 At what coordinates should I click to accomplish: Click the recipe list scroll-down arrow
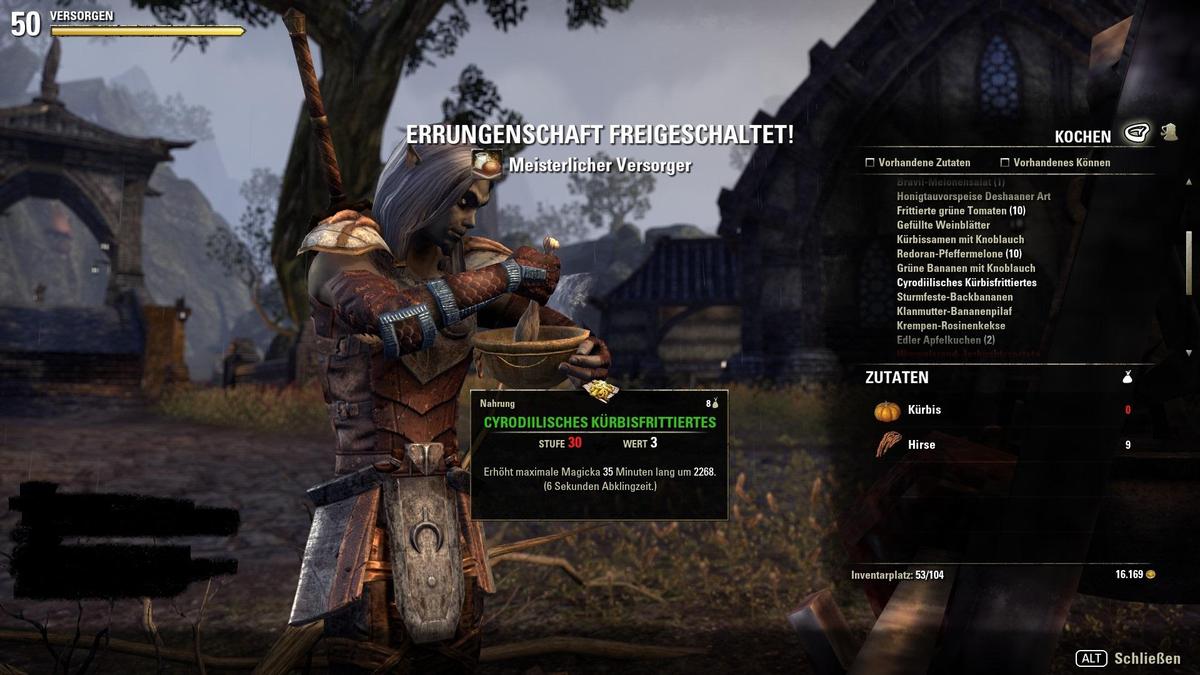pos(1188,353)
